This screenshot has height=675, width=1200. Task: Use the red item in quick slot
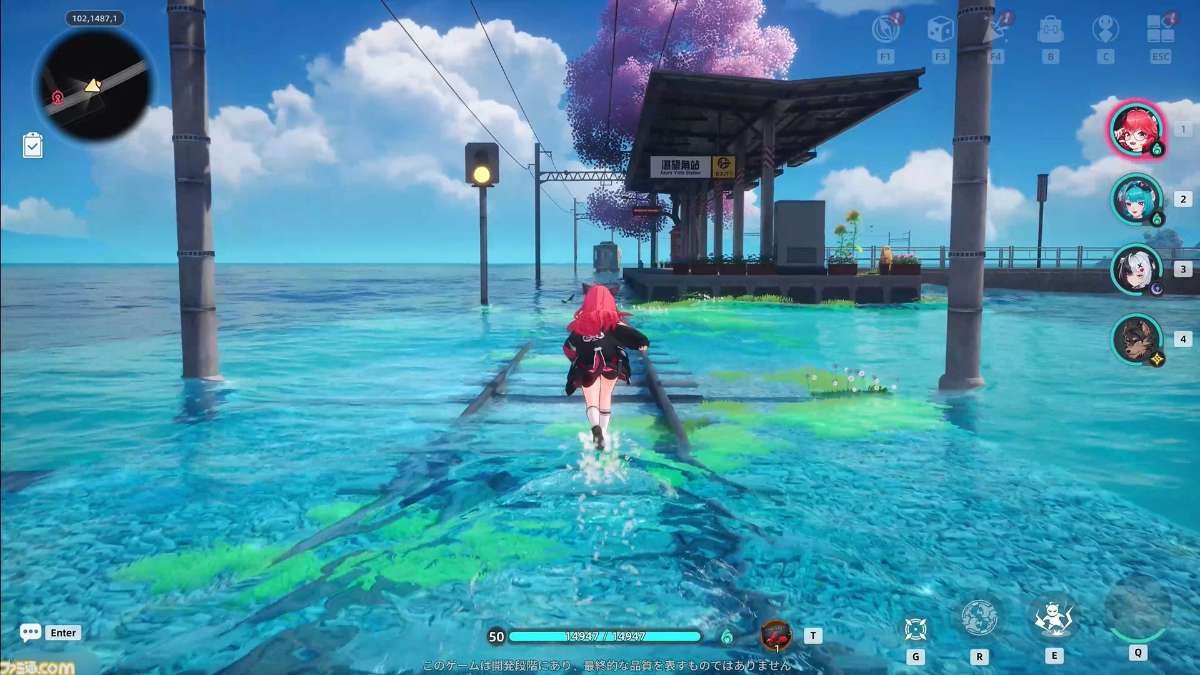tap(776, 634)
